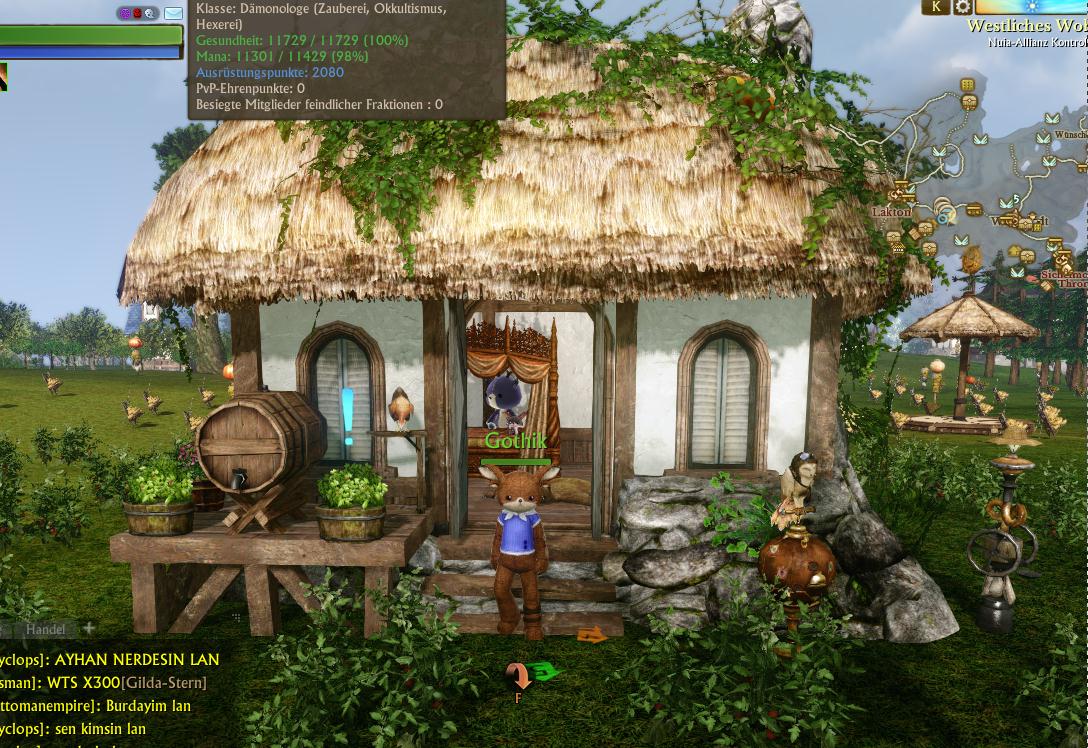
Task: Open the mail envelope icon
Action: pos(173,13)
